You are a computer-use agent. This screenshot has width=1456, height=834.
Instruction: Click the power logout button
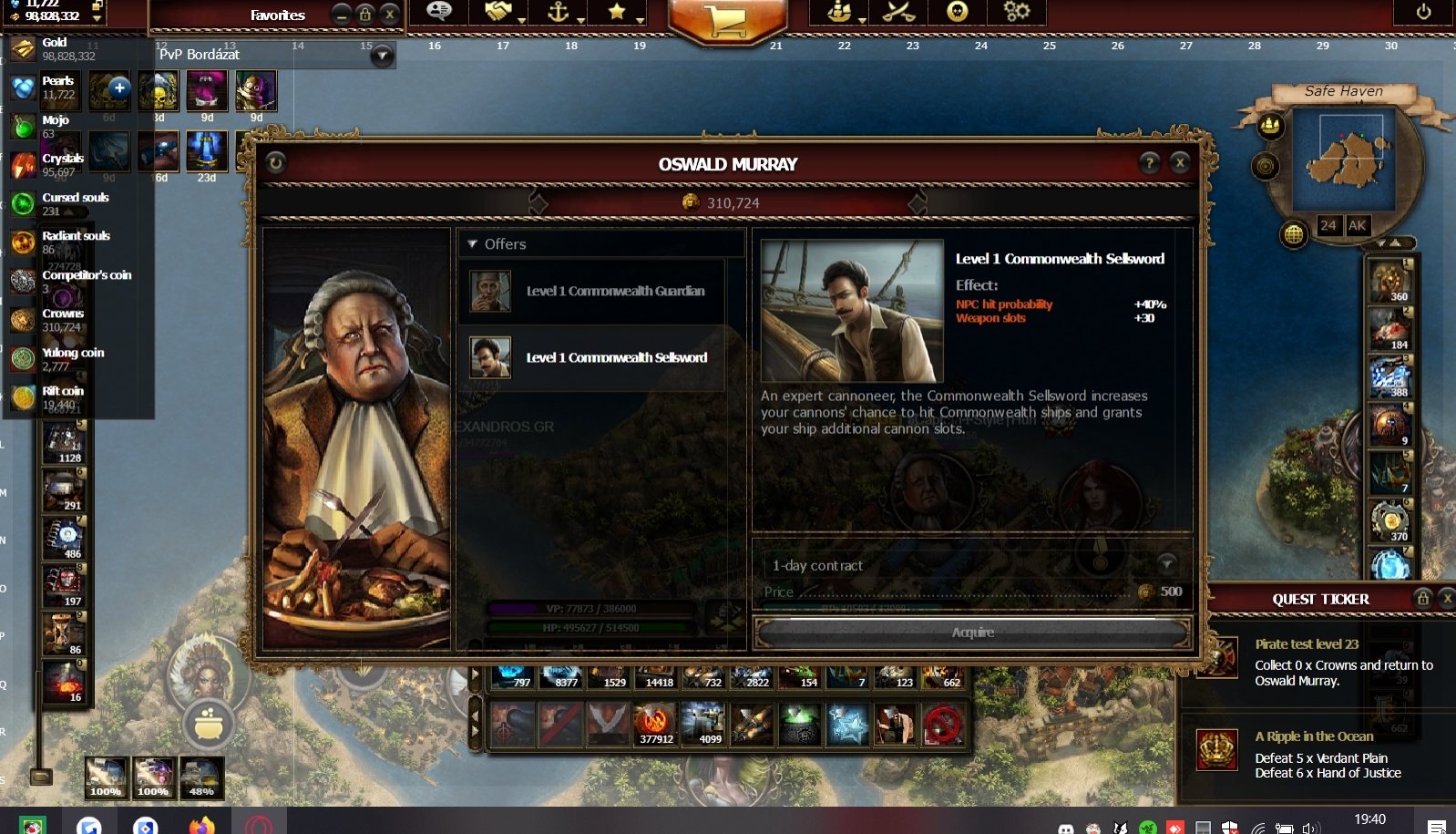(x=1423, y=12)
